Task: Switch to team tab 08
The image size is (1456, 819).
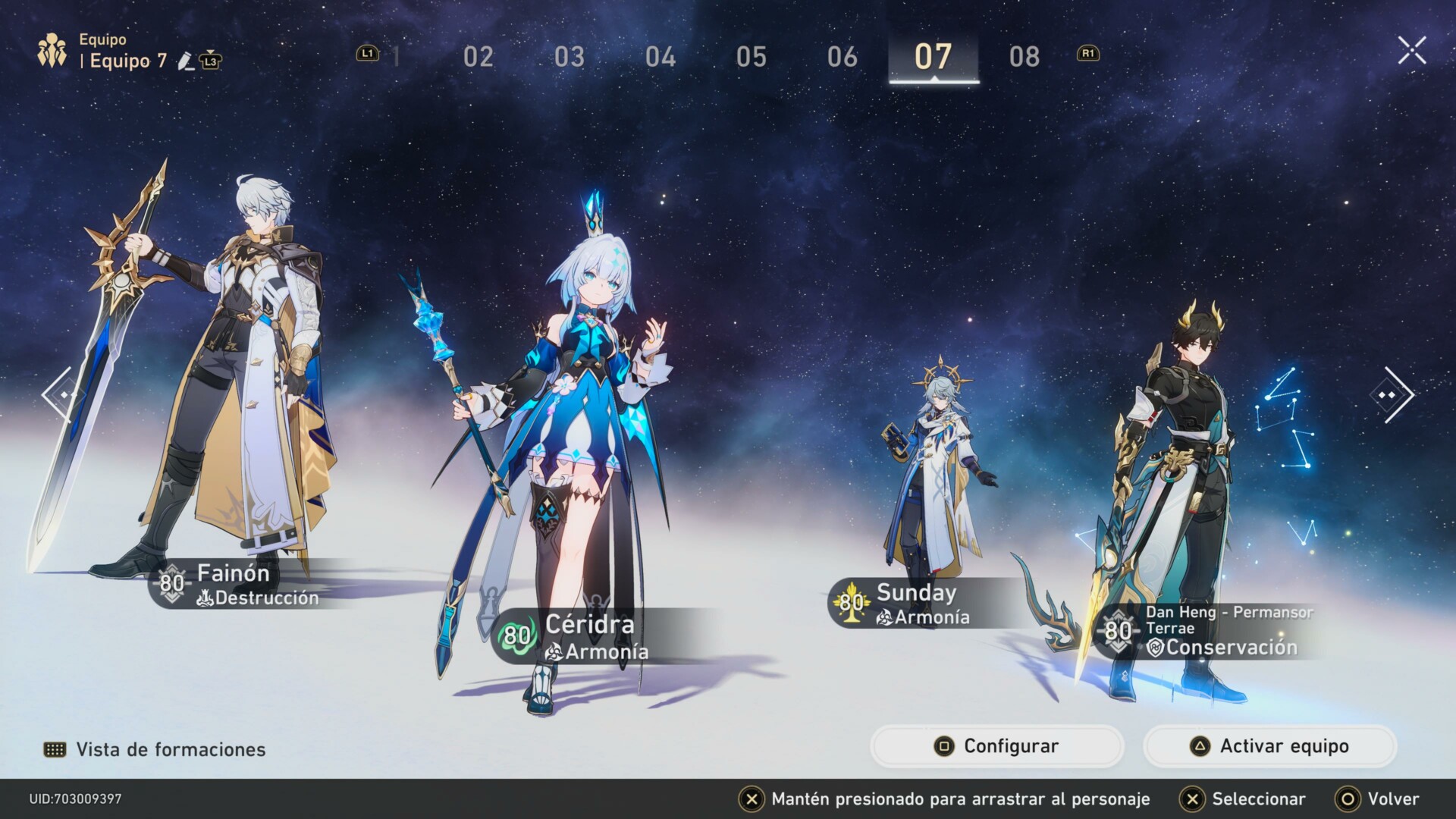Action: pos(1024,57)
